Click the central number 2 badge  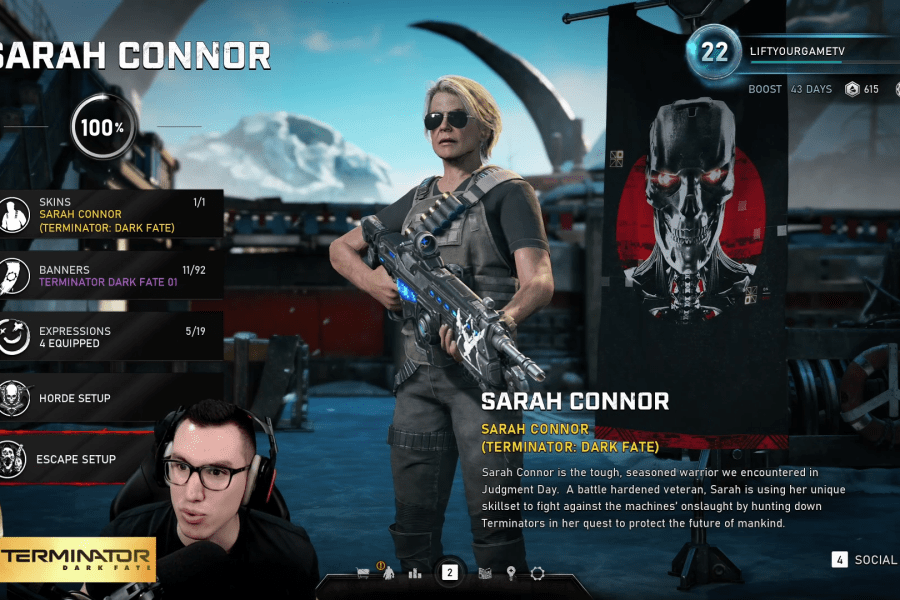[x=450, y=573]
